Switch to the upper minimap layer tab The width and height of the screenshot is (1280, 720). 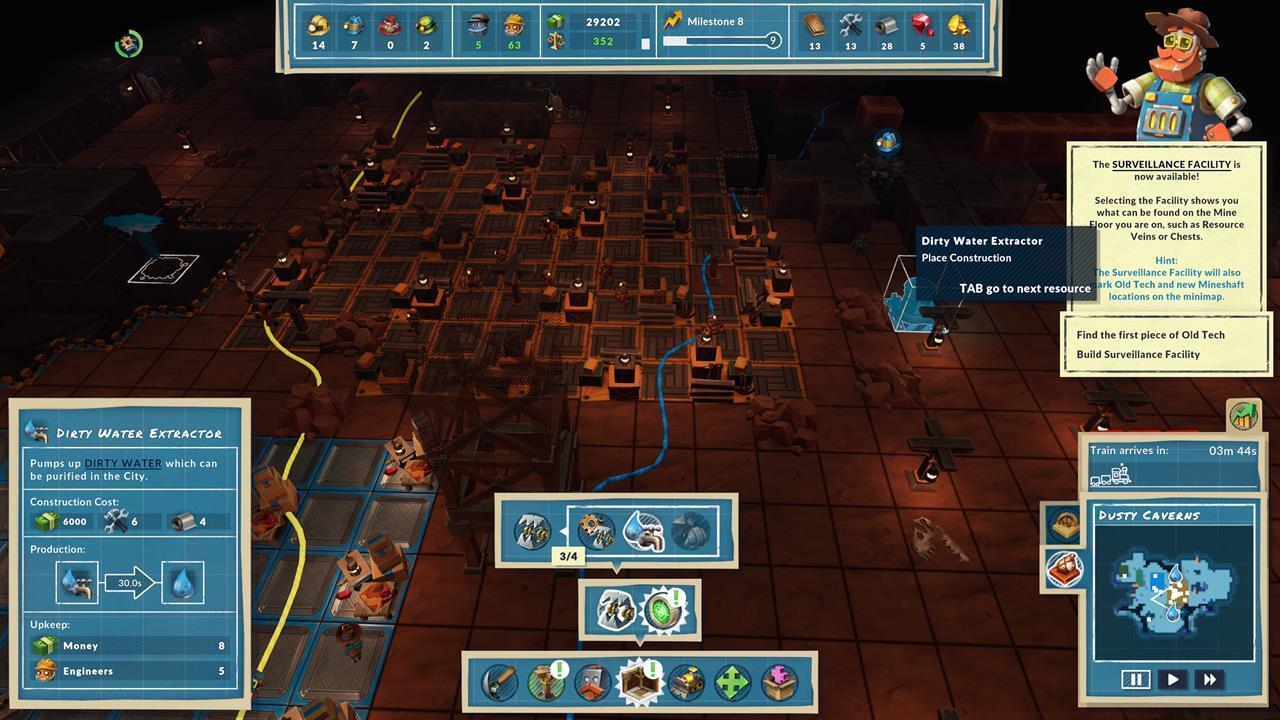(x=1063, y=524)
